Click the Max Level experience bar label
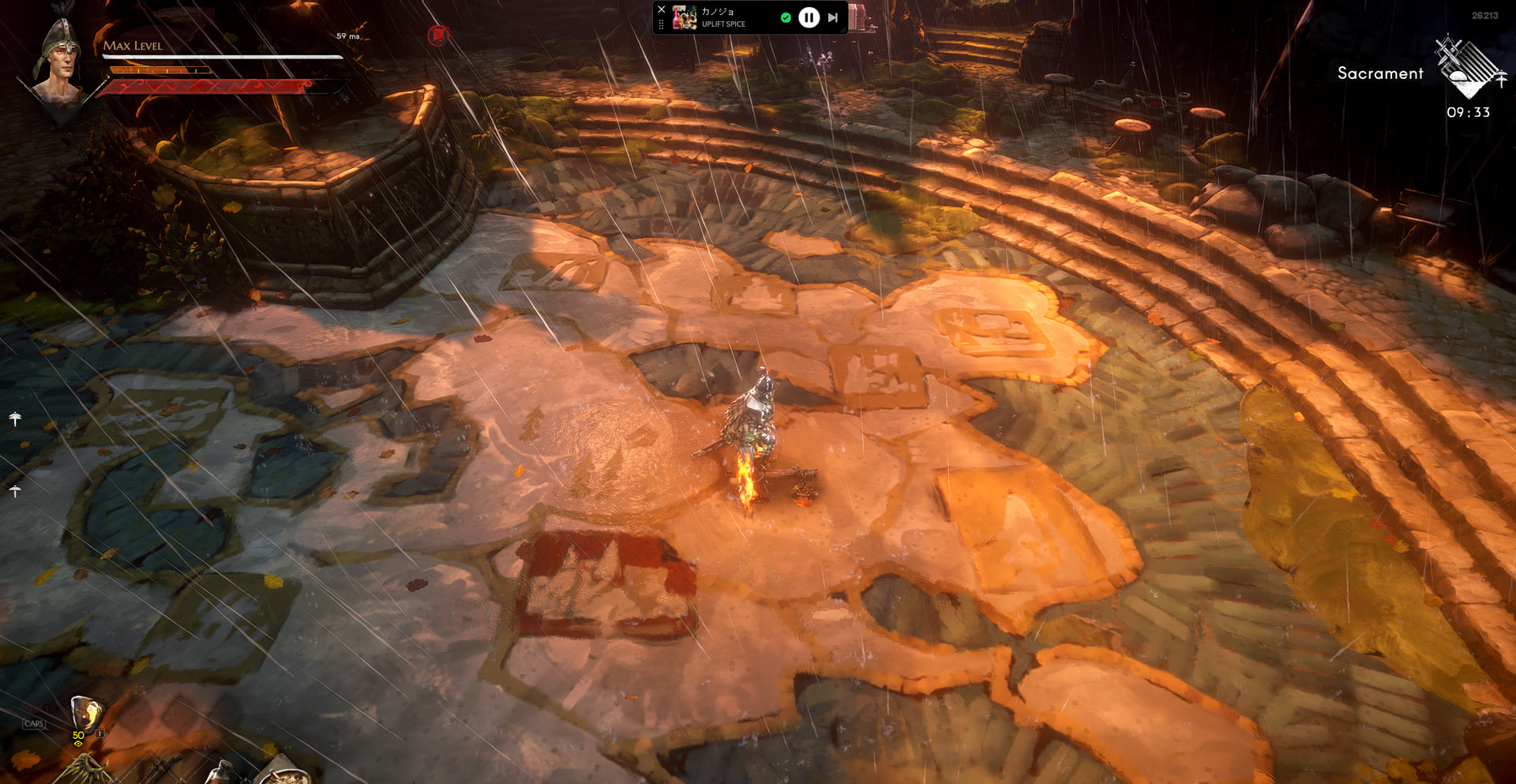This screenshot has height=784, width=1516. (133, 47)
